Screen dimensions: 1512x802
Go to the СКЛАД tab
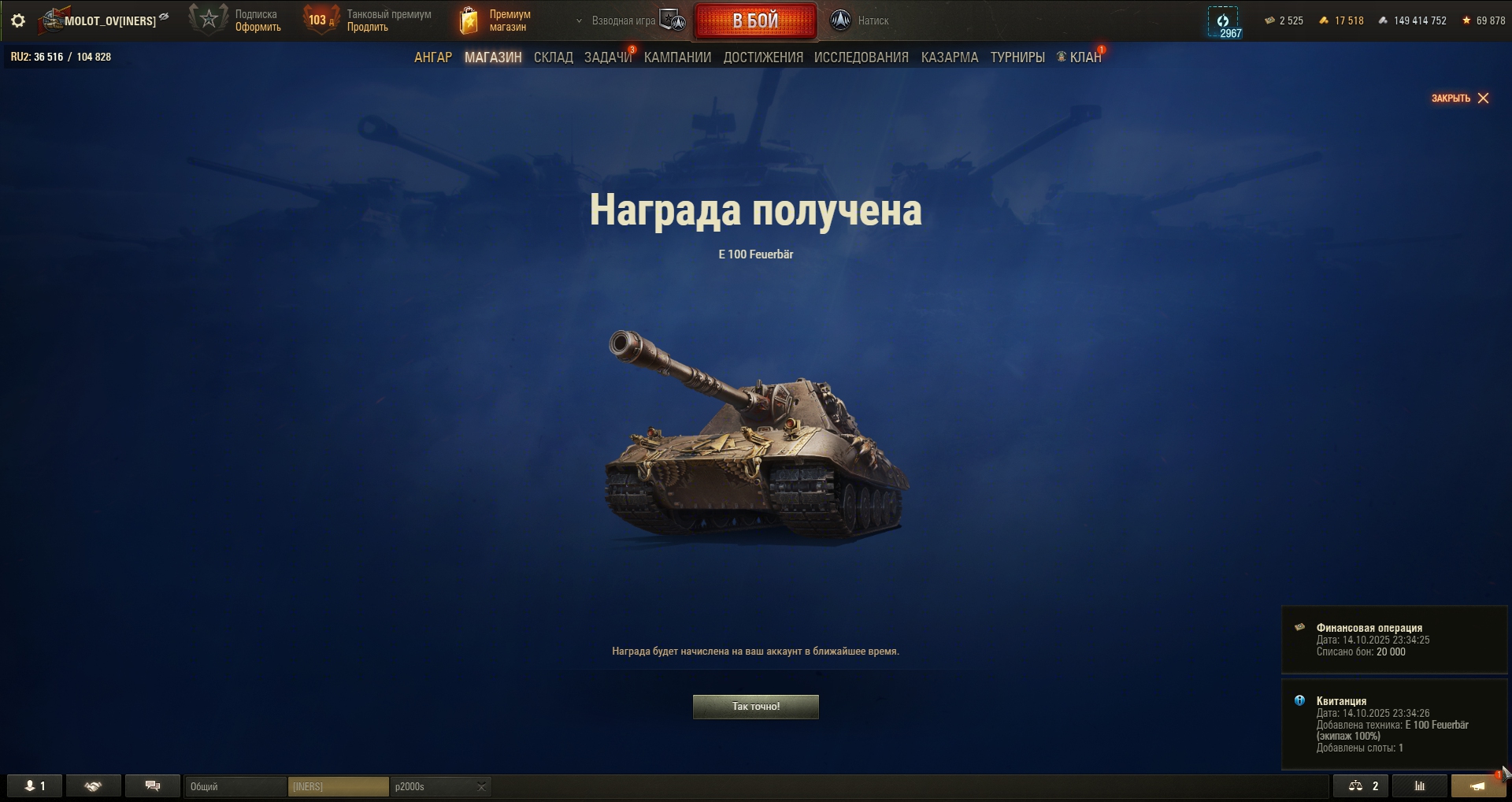(x=553, y=58)
